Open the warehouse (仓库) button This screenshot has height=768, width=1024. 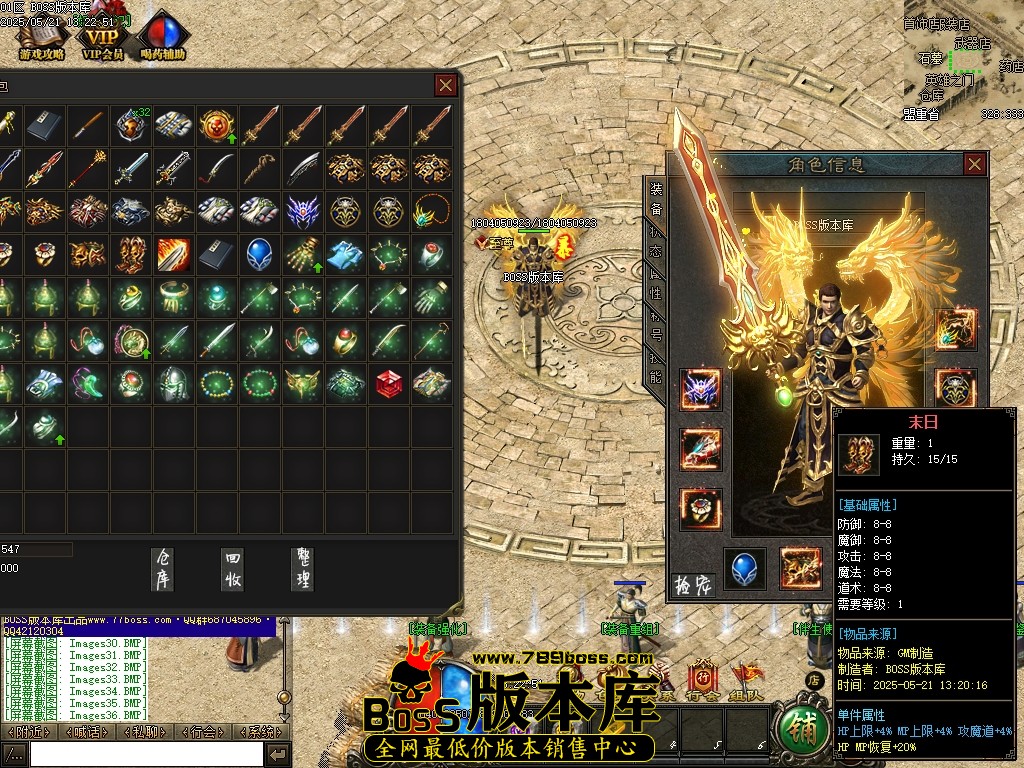pyautogui.click(x=163, y=569)
